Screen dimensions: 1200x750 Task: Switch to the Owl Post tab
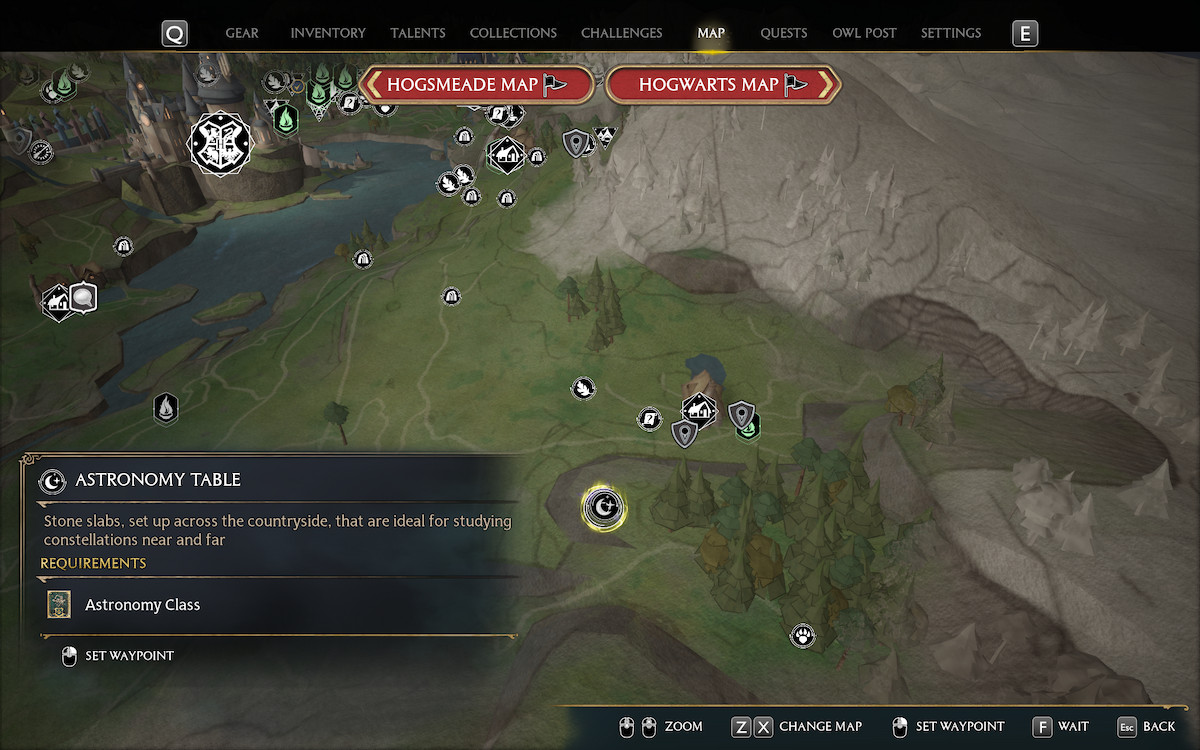click(864, 33)
